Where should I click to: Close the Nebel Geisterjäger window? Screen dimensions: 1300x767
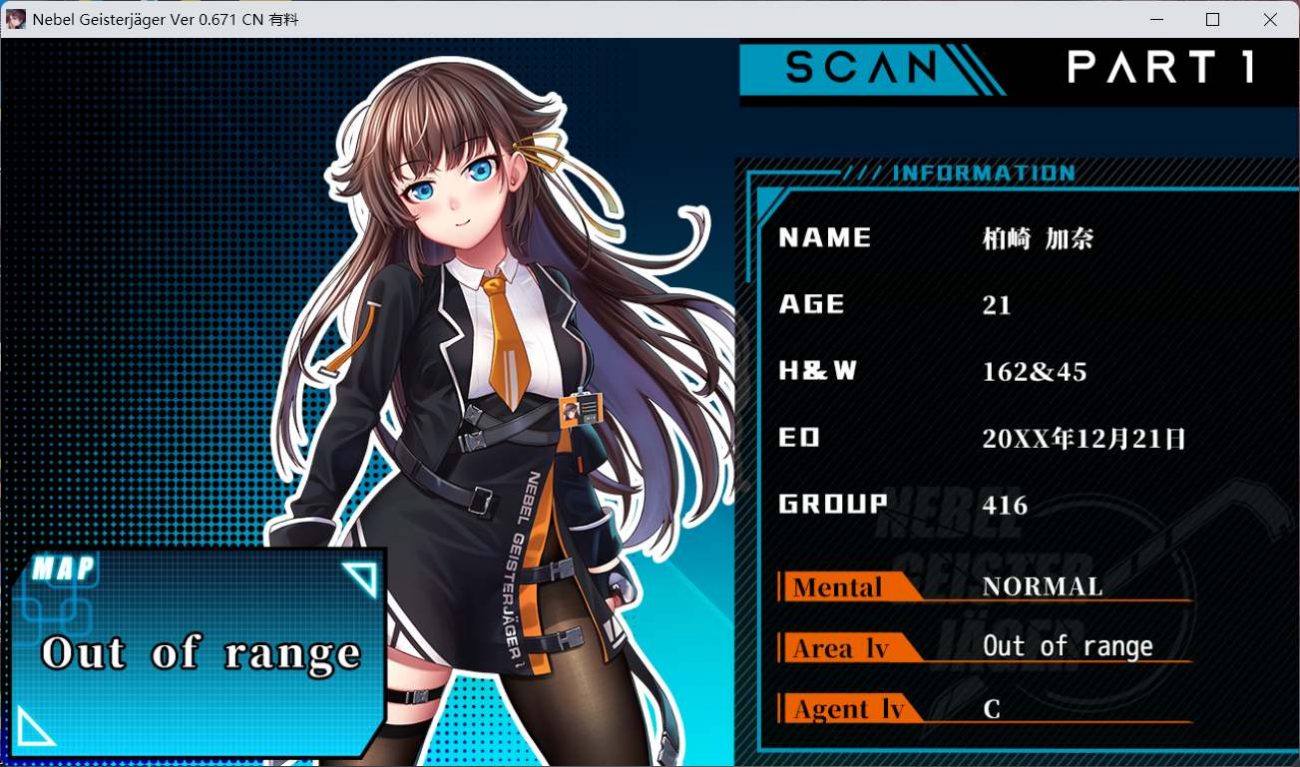point(1270,19)
